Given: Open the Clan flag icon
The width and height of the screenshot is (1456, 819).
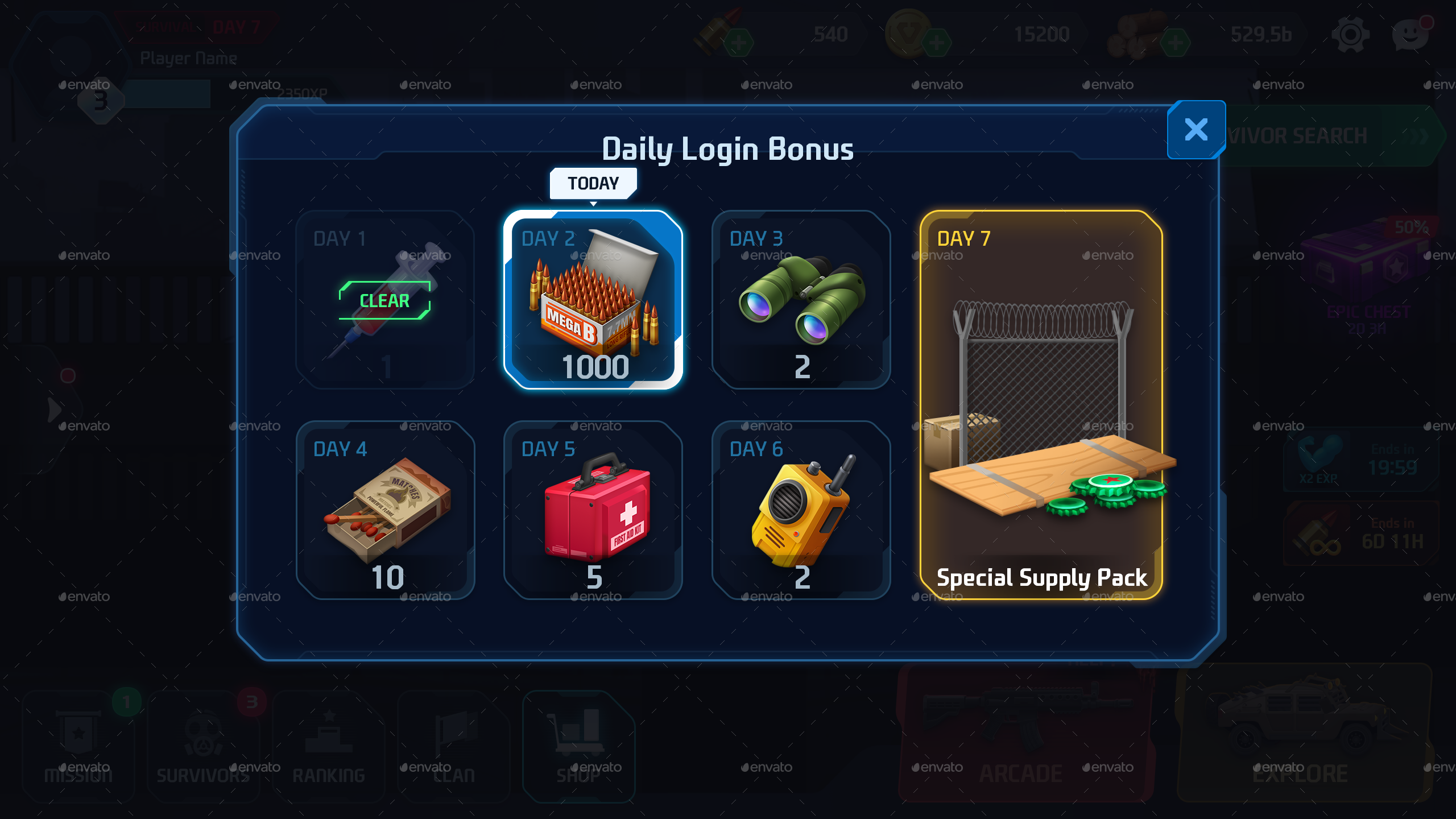Looking at the screenshot, I should [x=453, y=745].
